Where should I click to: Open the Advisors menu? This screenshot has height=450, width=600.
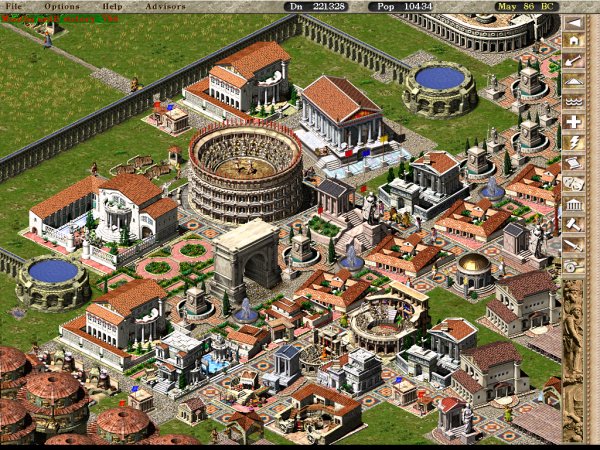[x=164, y=6]
